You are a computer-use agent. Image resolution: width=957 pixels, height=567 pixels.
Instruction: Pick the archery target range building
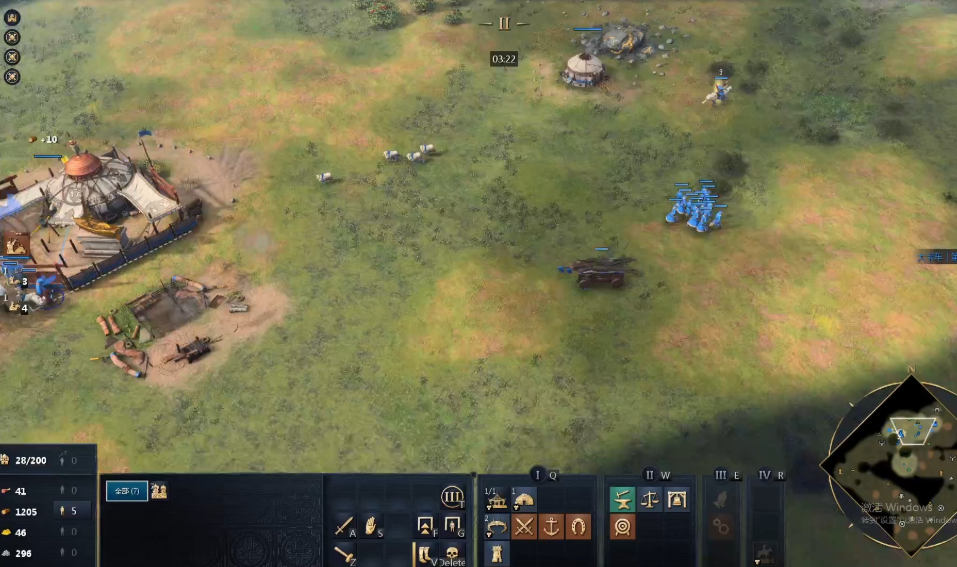pos(622,526)
